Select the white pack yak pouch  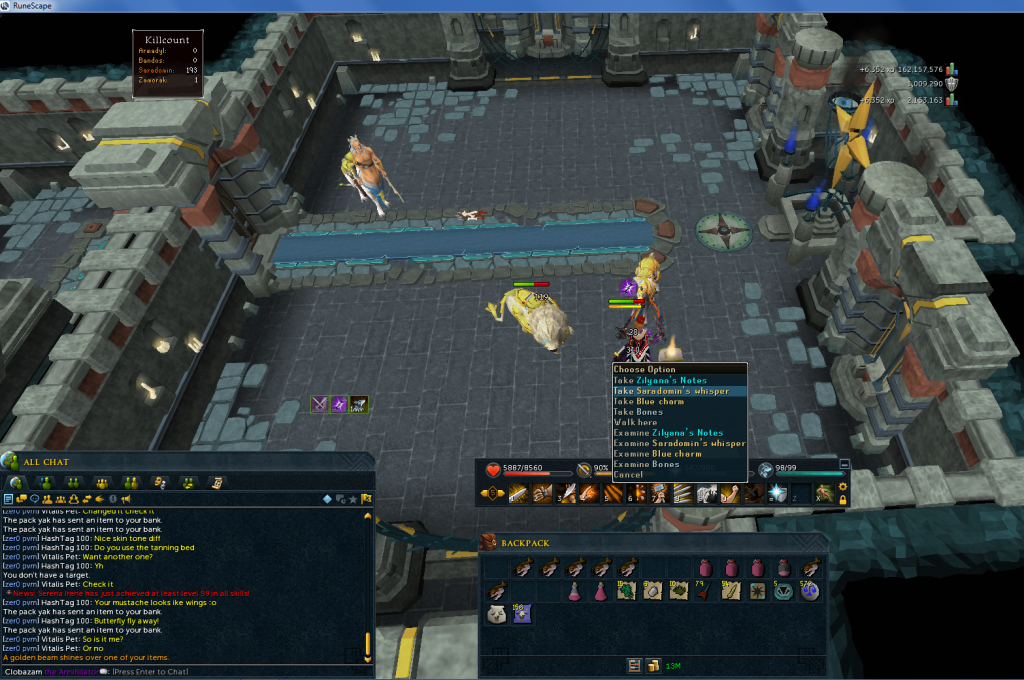pos(495,615)
